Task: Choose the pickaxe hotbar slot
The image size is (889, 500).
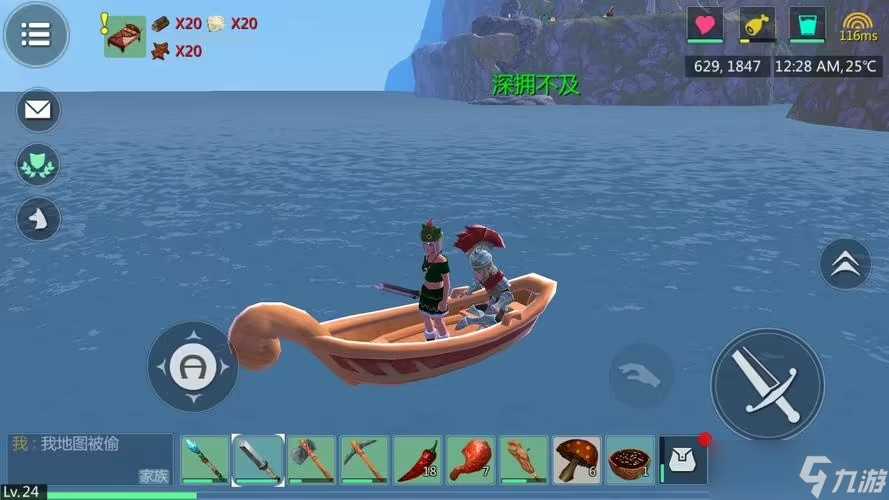Action: click(364, 460)
